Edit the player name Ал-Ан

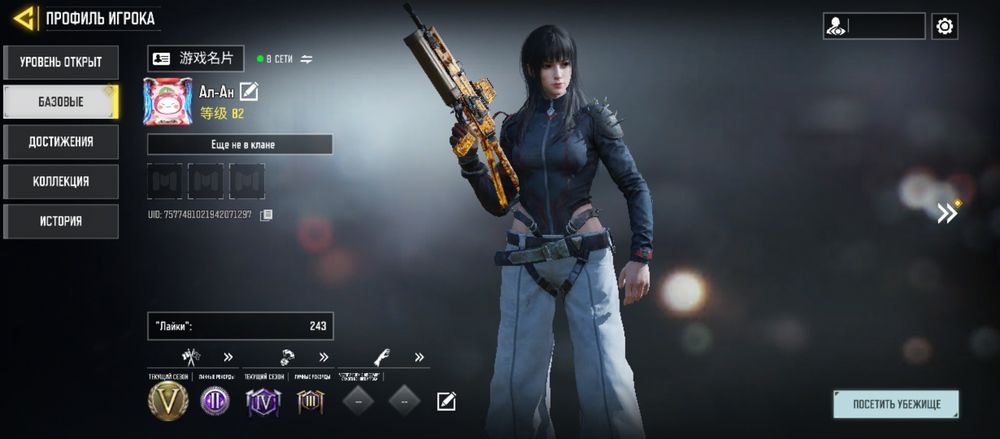[249, 92]
